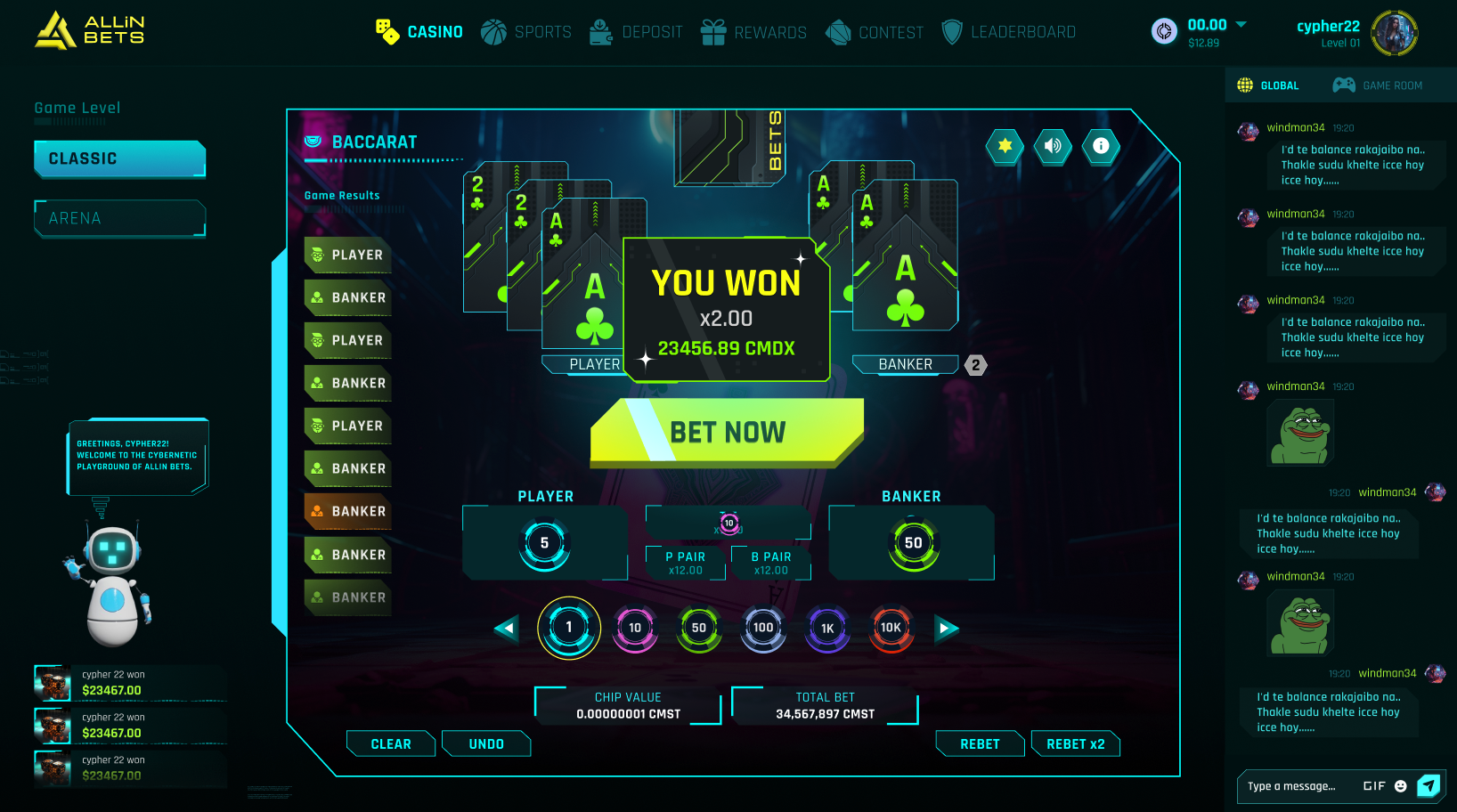Switch to the ARENA game level

point(120,218)
